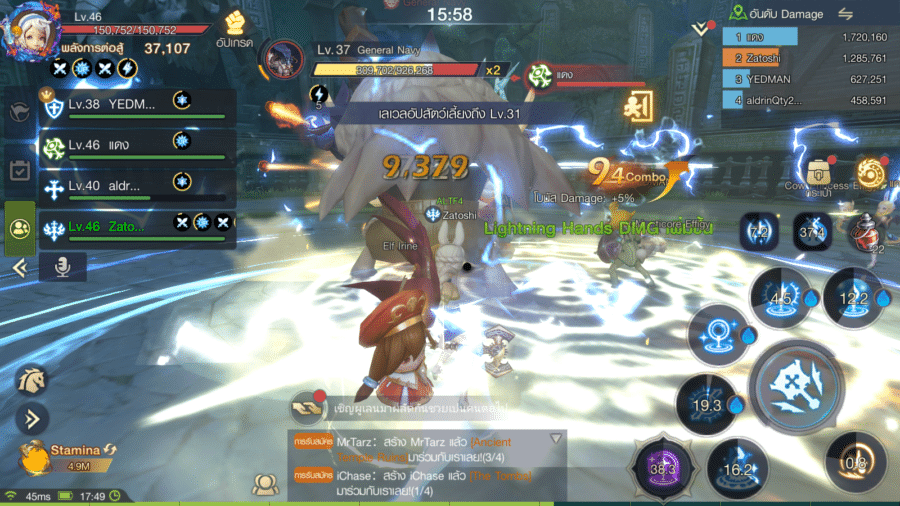Tap the upgrade fist icon
This screenshot has width=900, height=506.
[236, 26]
